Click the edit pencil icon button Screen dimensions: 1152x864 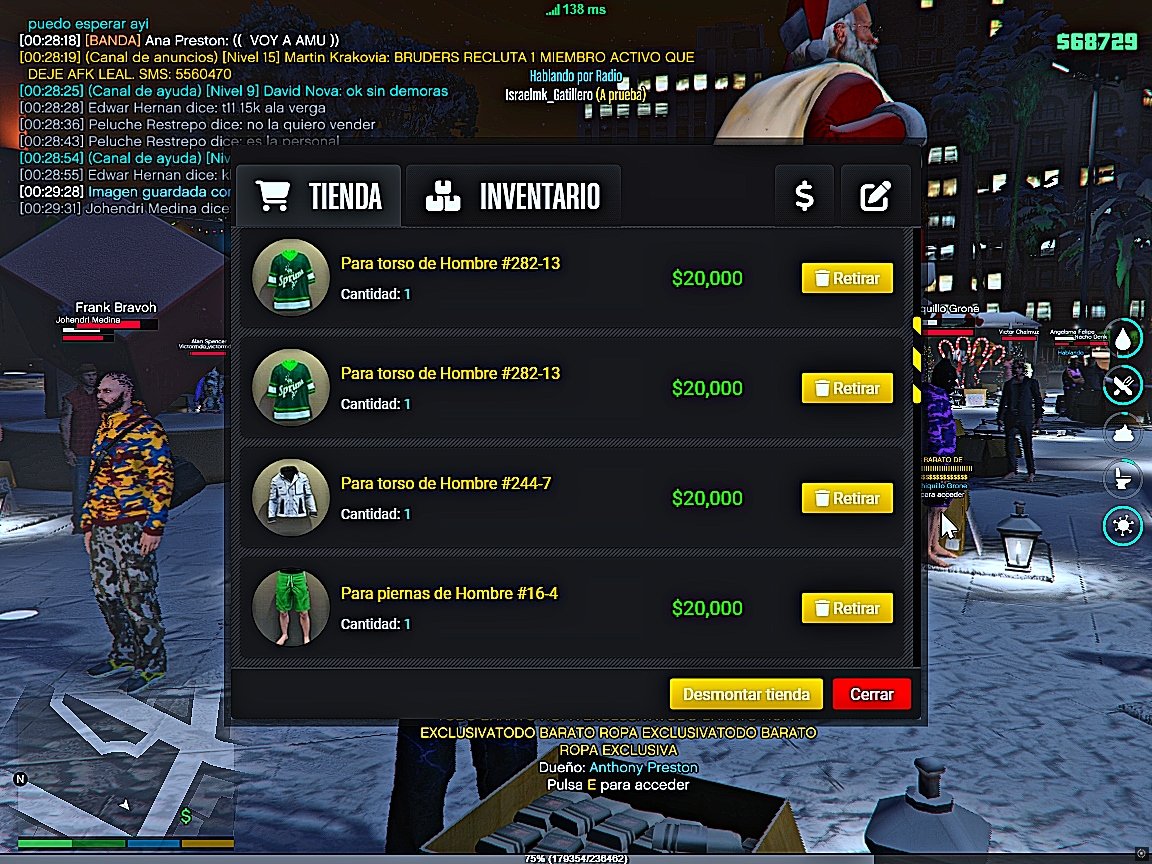point(875,196)
